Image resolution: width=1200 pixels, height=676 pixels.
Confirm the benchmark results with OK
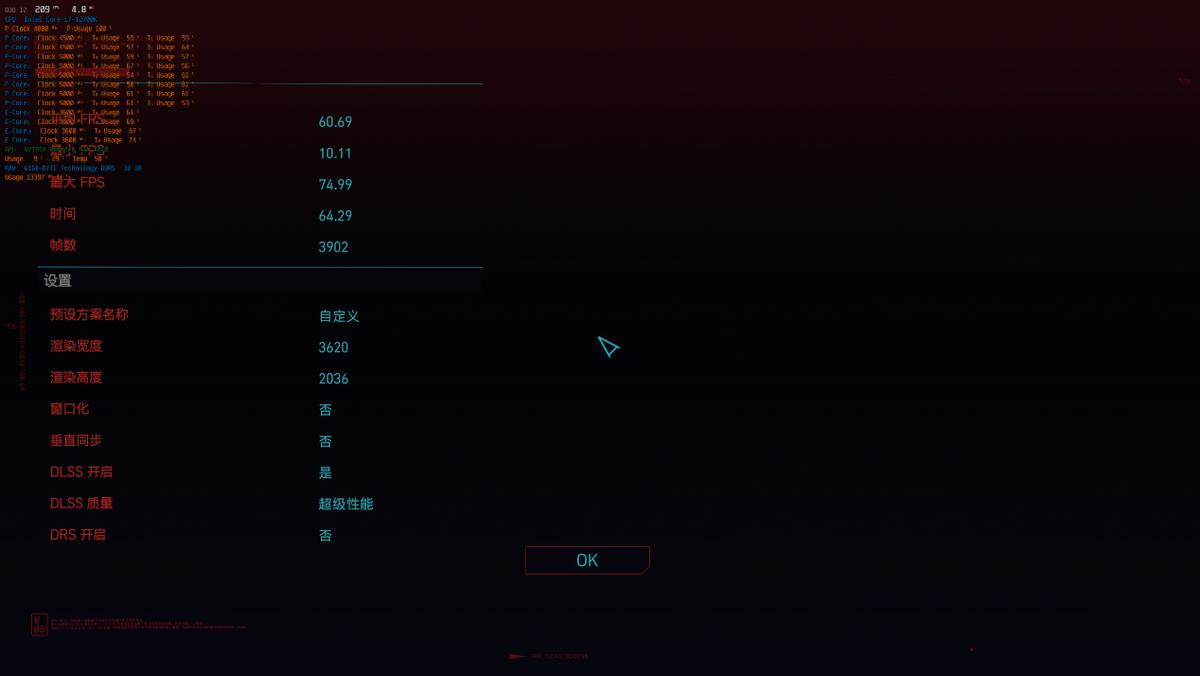[587, 560]
